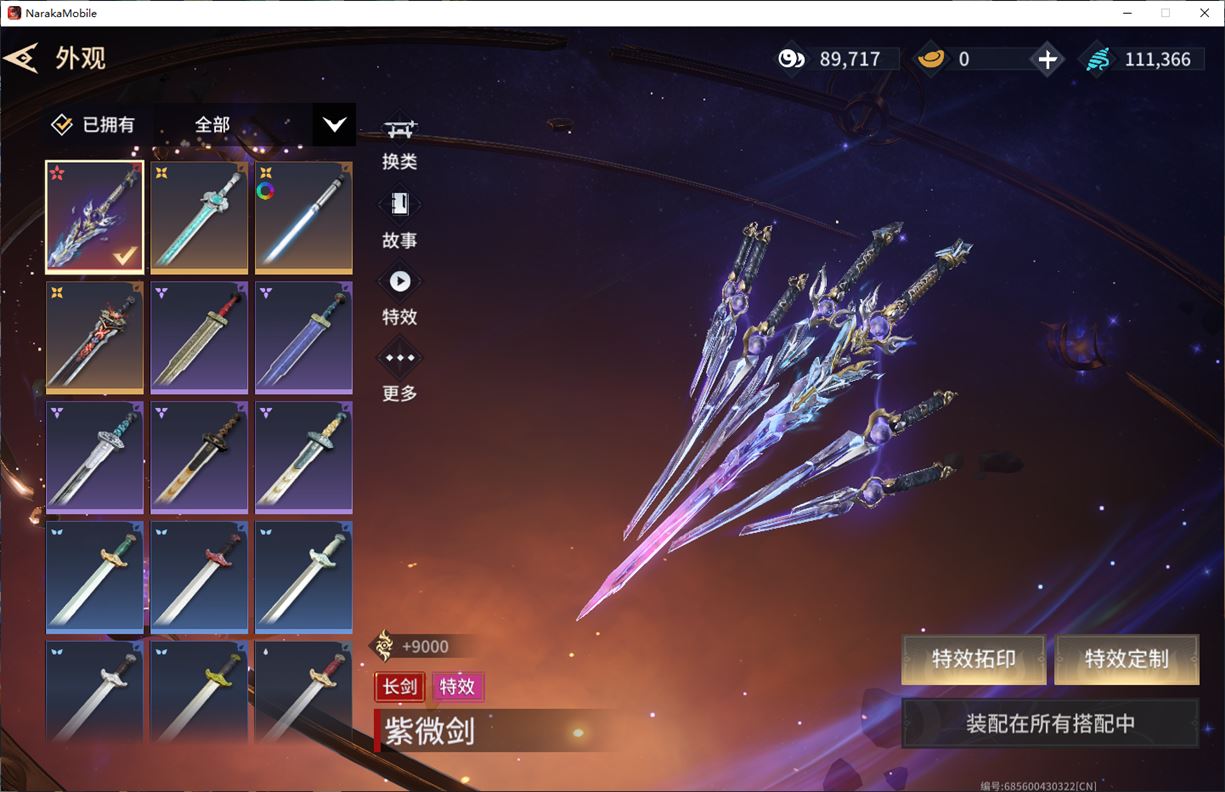Add gold currency with the plus button
The width and height of the screenshot is (1225, 792).
click(1047, 59)
